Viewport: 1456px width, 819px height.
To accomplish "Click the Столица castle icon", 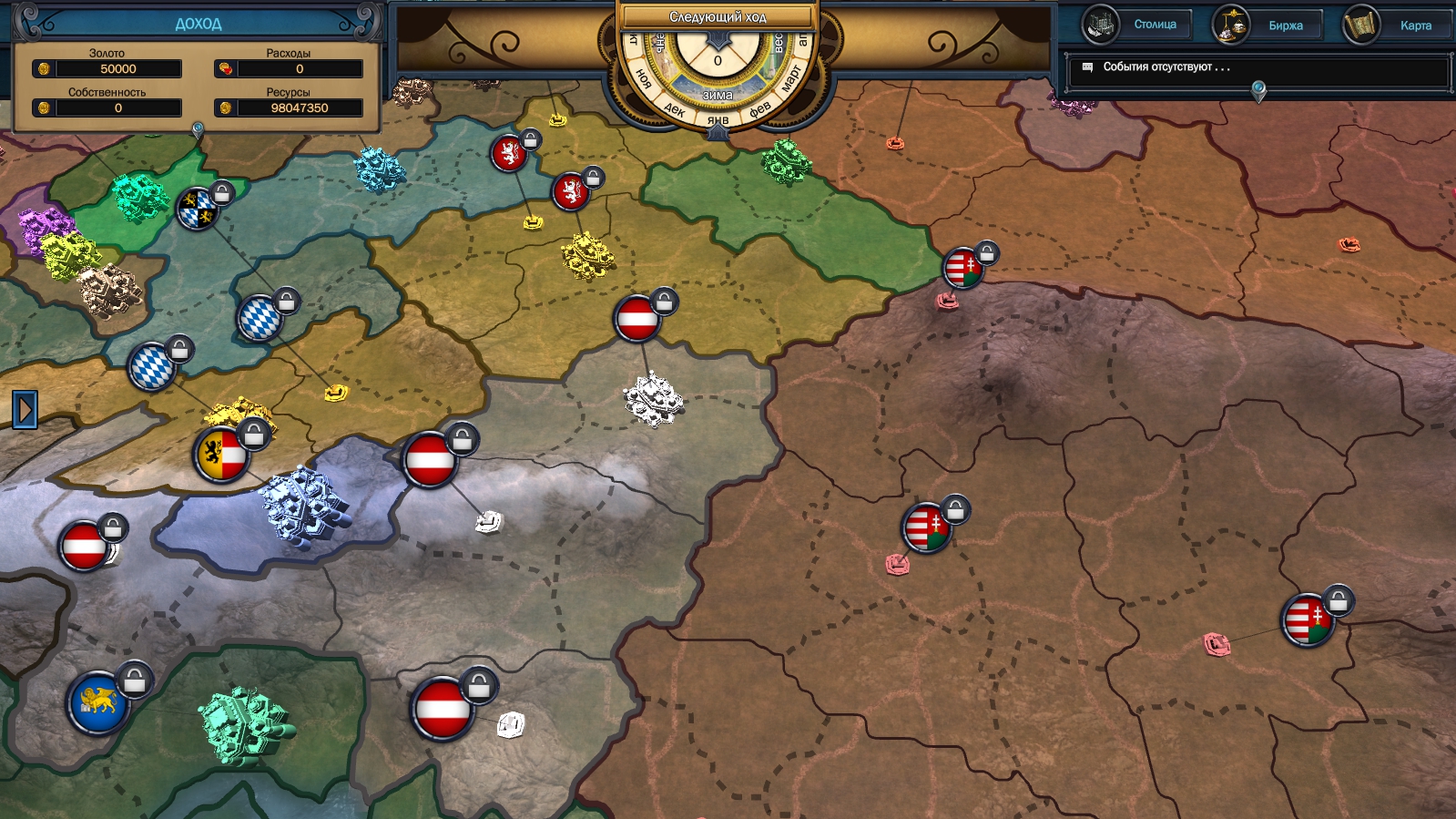I will (1100, 25).
